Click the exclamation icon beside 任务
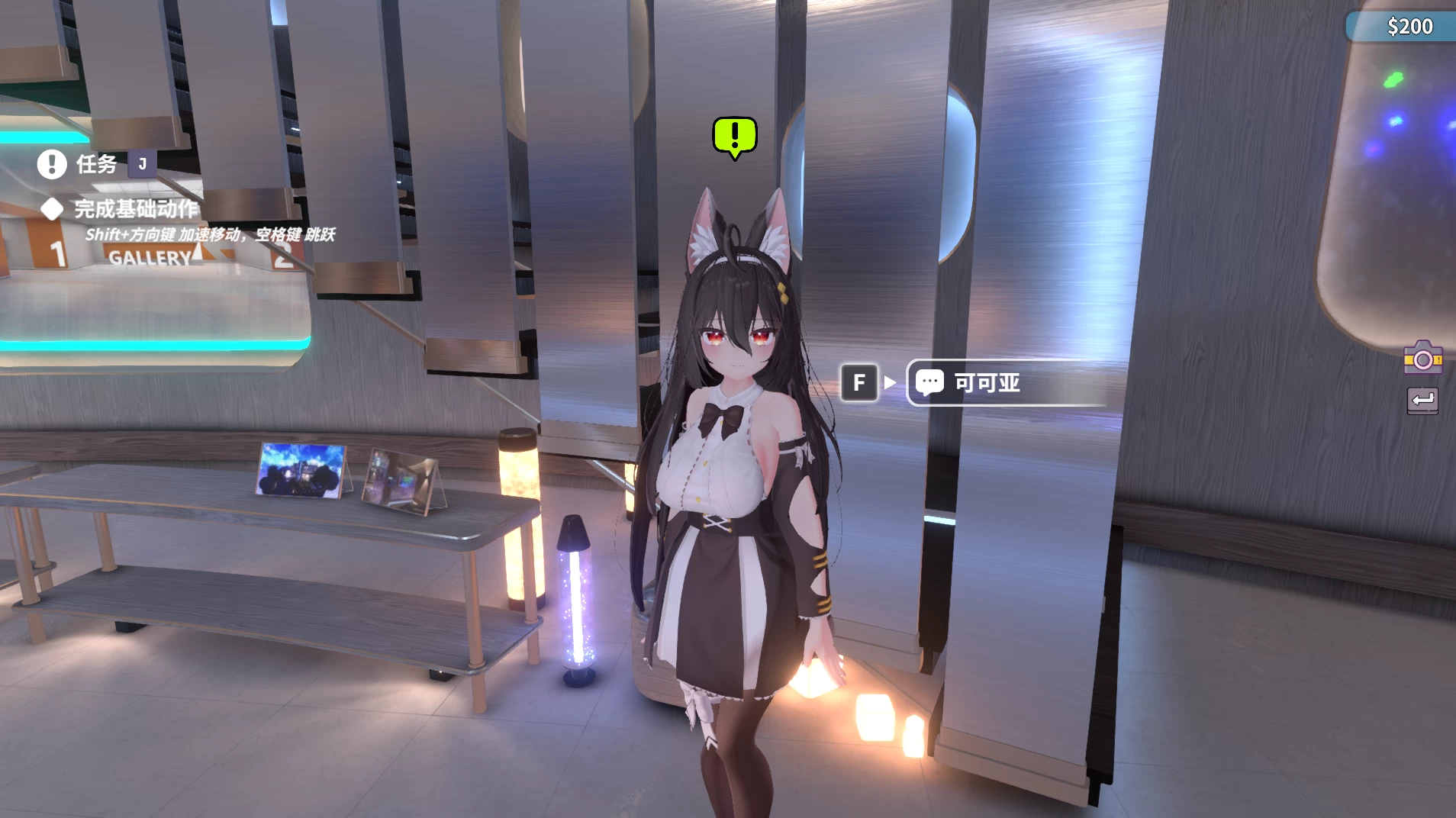The width and height of the screenshot is (1456, 818). pos(51,163)
